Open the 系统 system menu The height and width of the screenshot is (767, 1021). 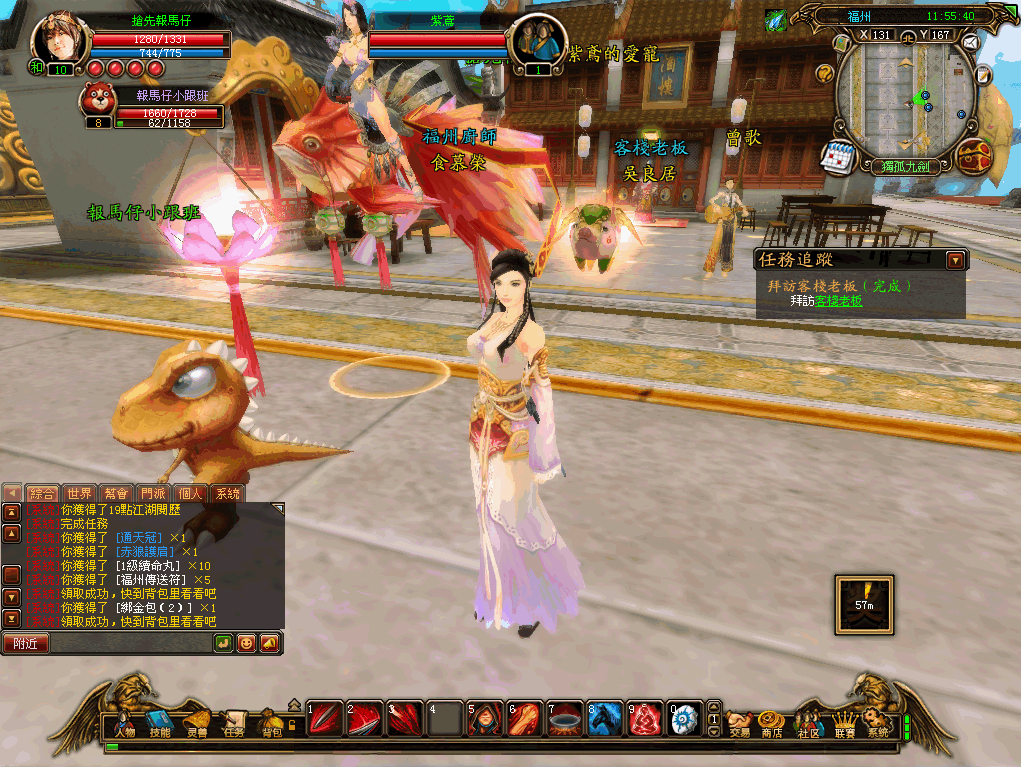[877, 722]
